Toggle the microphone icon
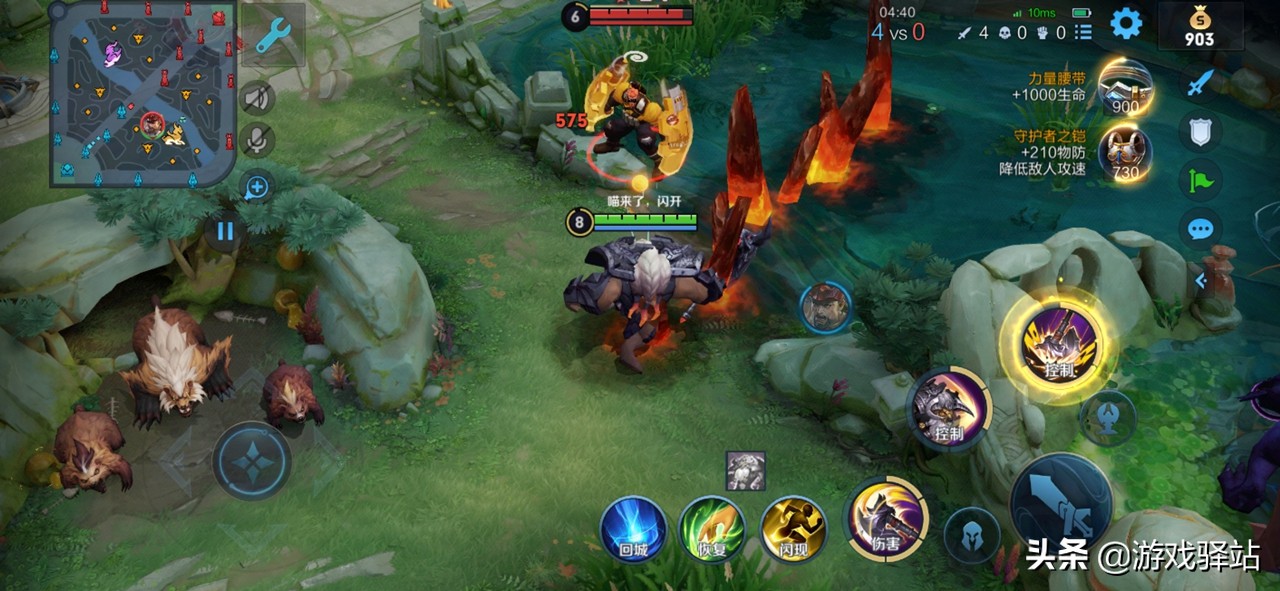 257,139
